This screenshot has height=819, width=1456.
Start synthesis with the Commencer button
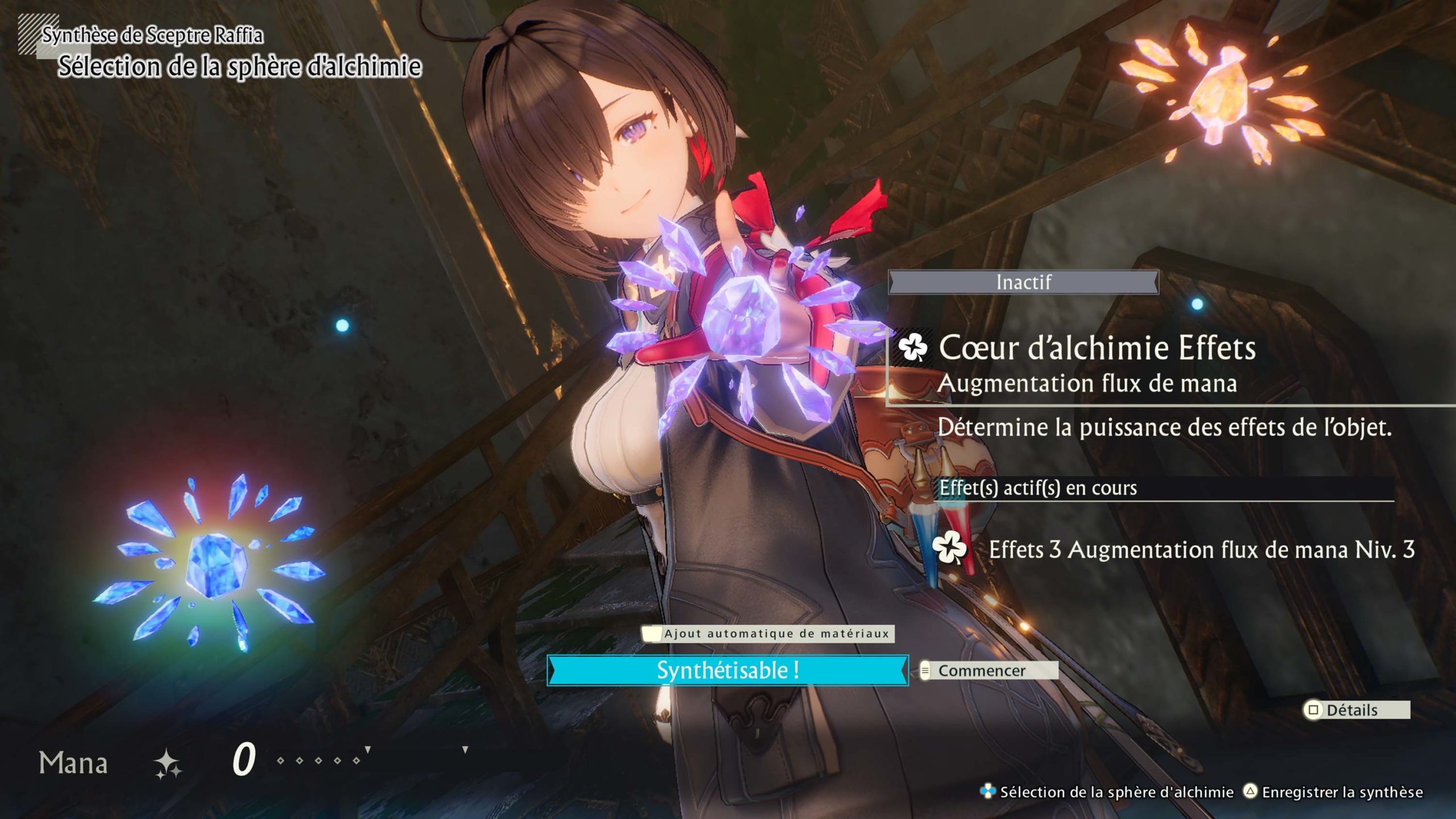(x=988, y=671)
